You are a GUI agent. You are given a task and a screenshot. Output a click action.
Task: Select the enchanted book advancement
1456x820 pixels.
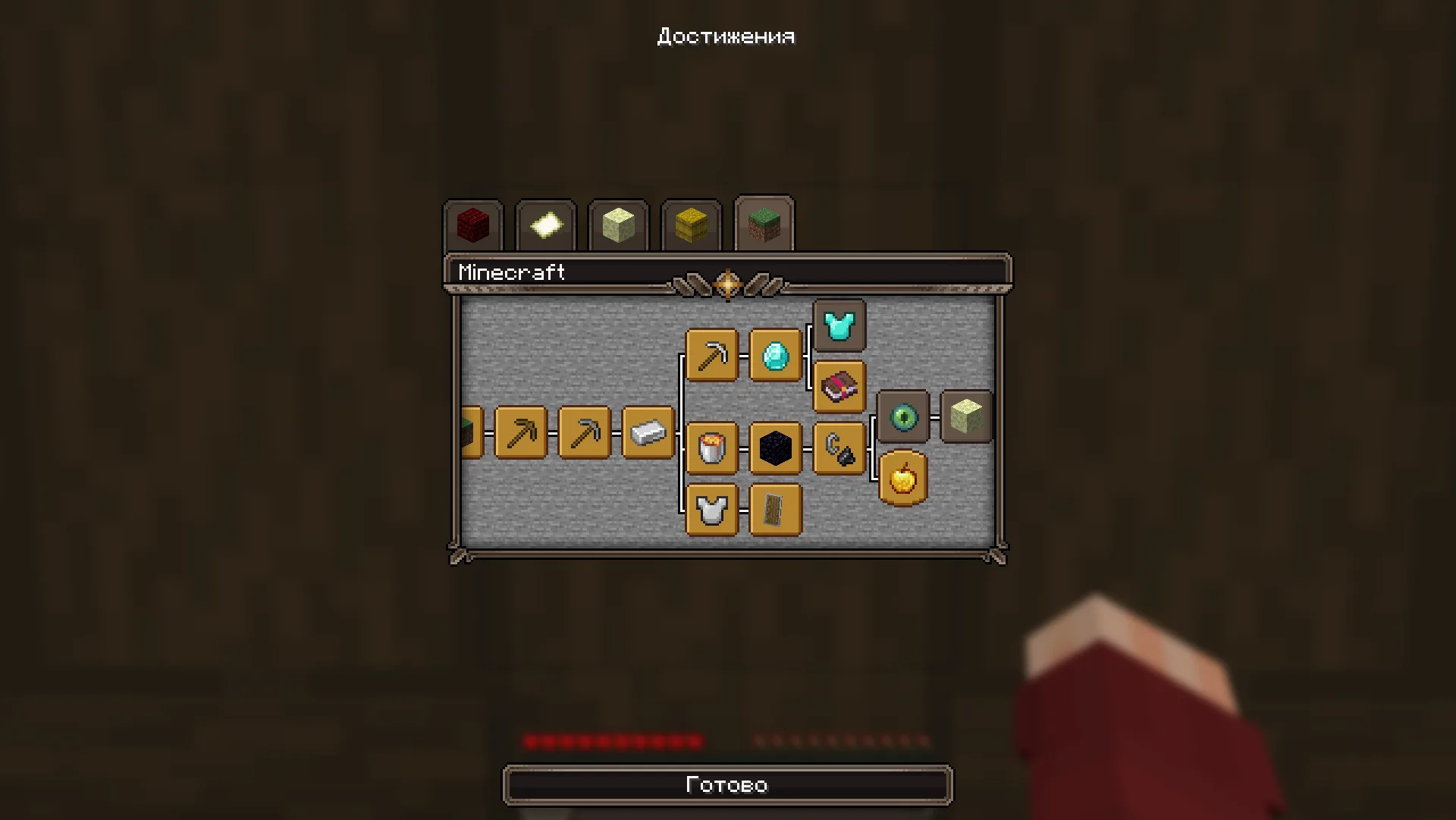[839, 387]
